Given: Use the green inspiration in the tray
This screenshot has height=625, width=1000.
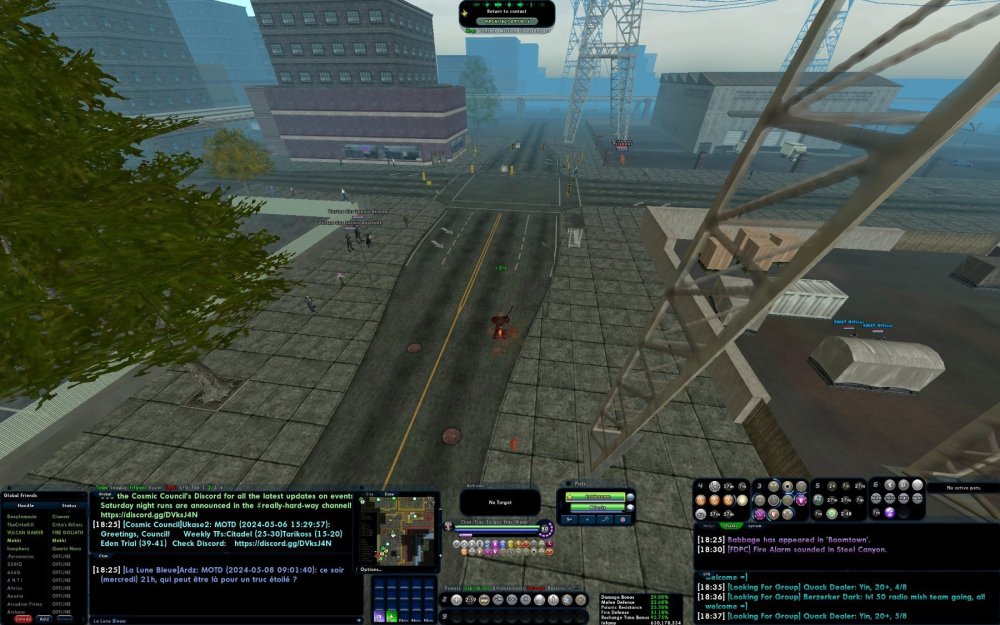Looking at the screenshot, I should coord(391,617).
